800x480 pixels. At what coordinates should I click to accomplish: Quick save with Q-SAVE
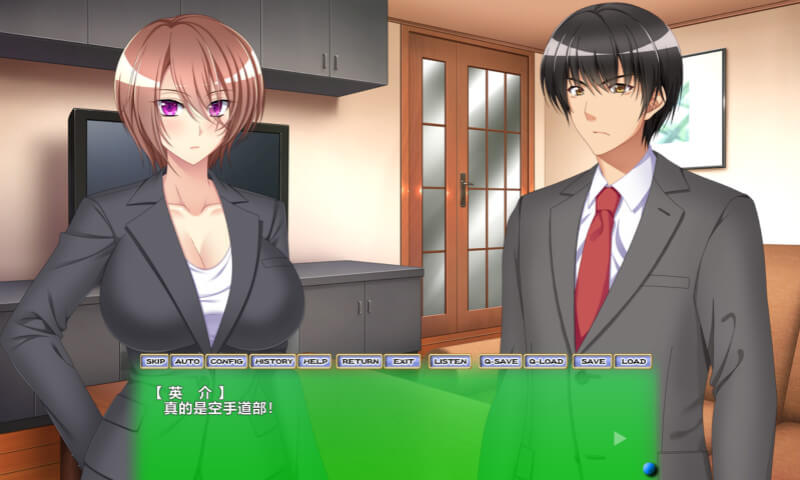point(500,361)
